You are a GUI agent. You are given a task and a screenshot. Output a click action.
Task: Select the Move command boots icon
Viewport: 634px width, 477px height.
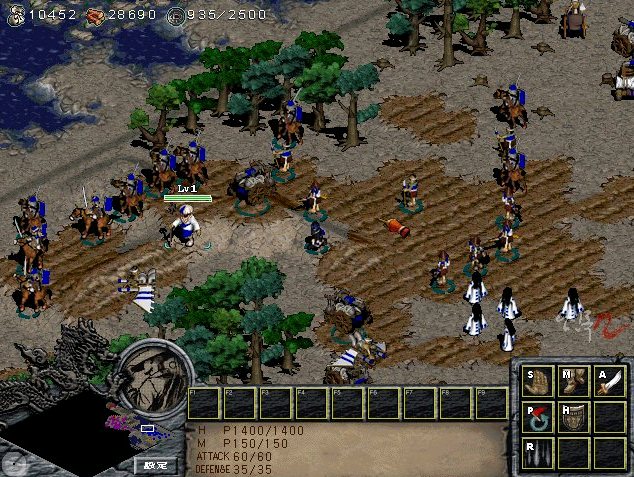(x=574, y=381)
